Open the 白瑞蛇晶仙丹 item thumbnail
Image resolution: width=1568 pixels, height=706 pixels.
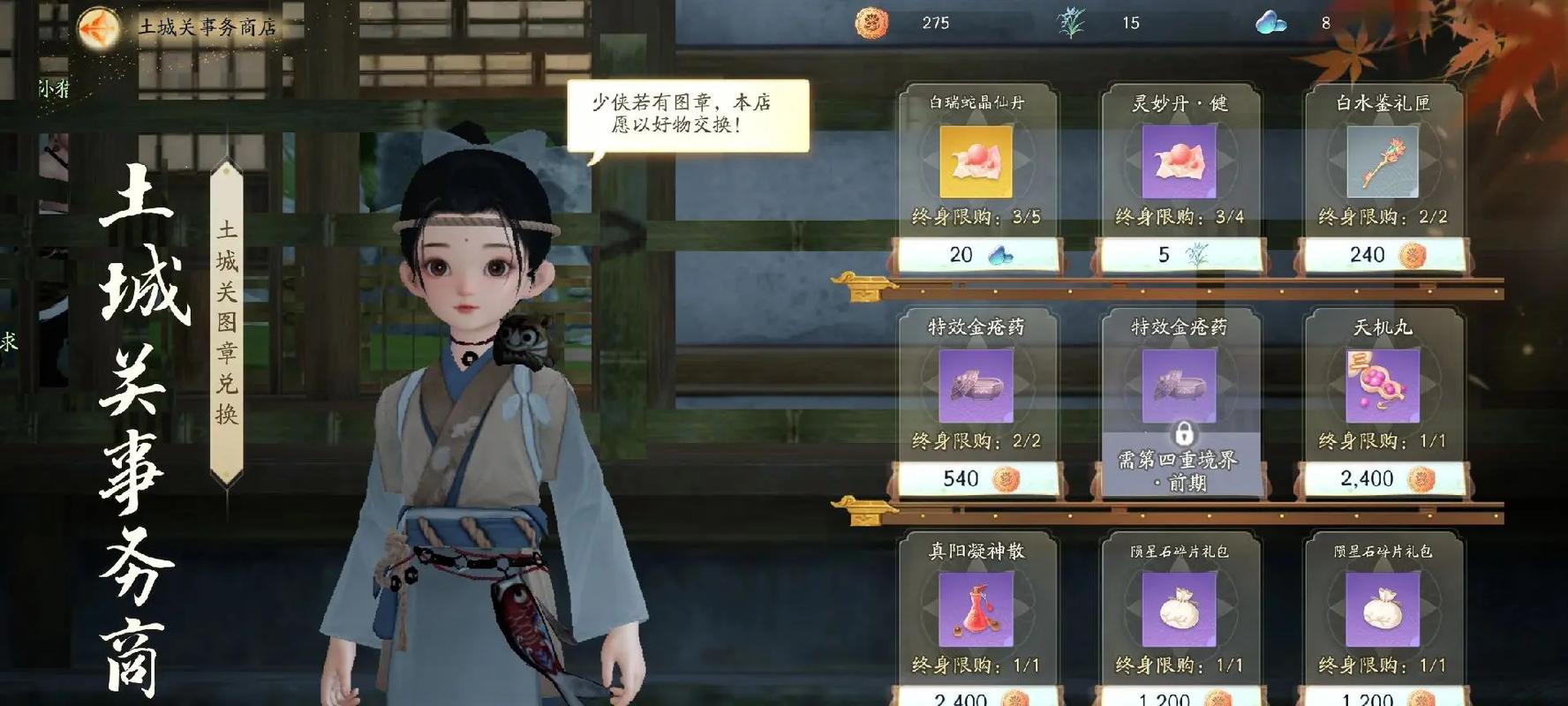click(x=976, y=163)
